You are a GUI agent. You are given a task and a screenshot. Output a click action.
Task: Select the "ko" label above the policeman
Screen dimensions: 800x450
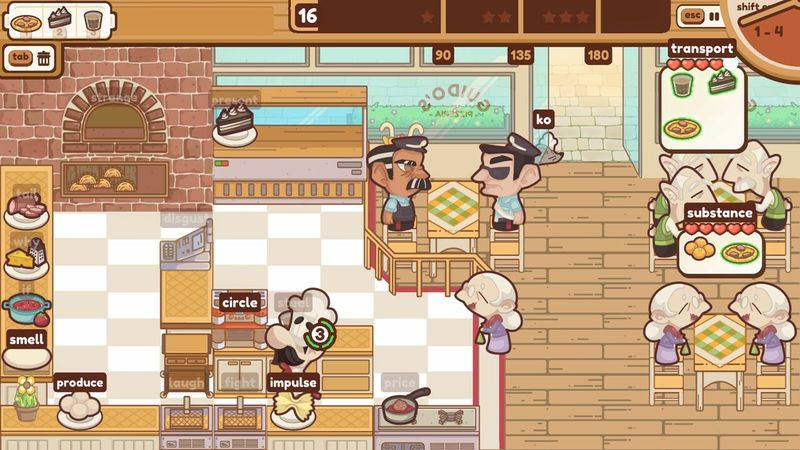544,120
